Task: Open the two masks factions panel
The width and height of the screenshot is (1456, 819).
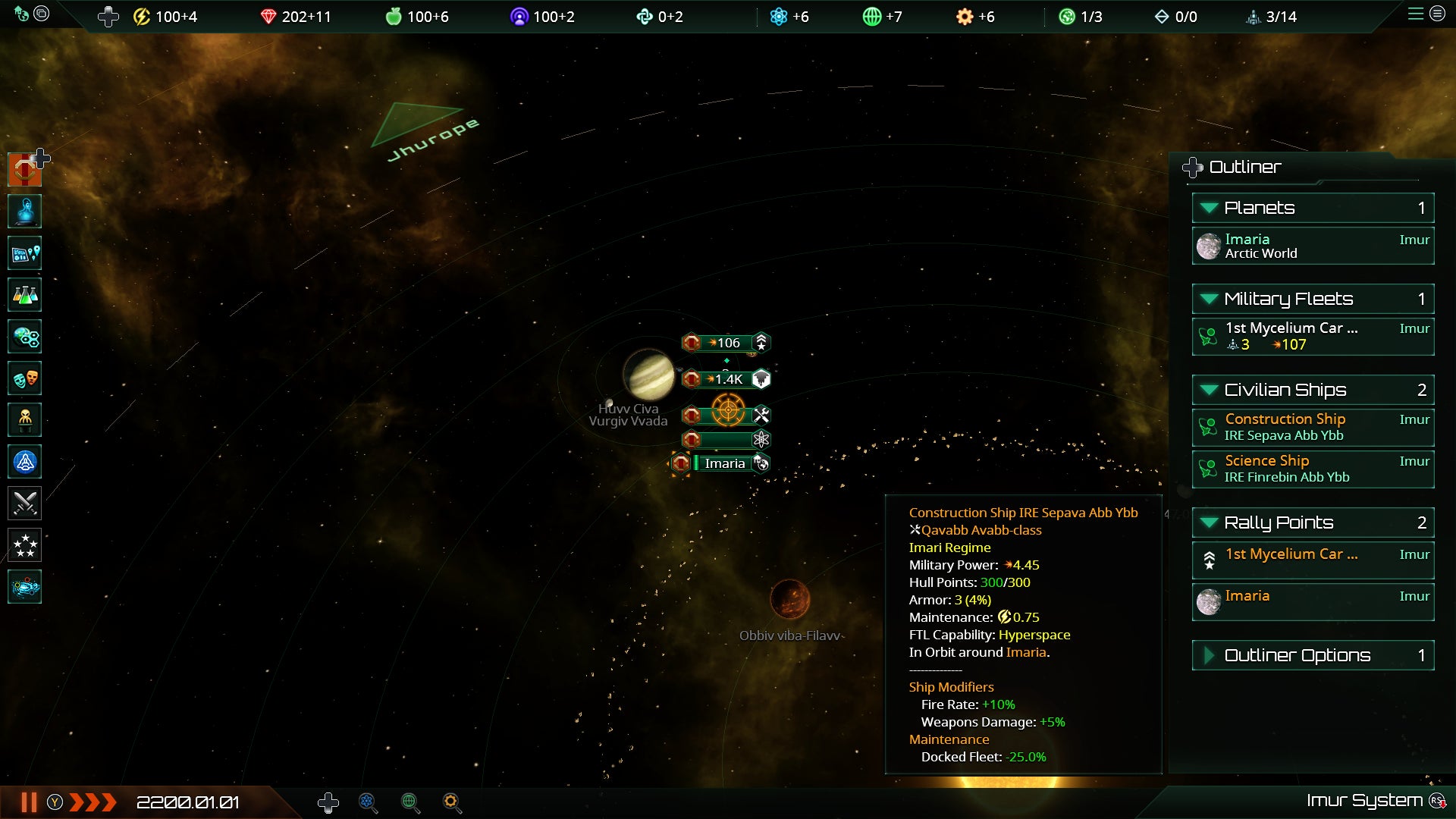Action: pos(24,378)
